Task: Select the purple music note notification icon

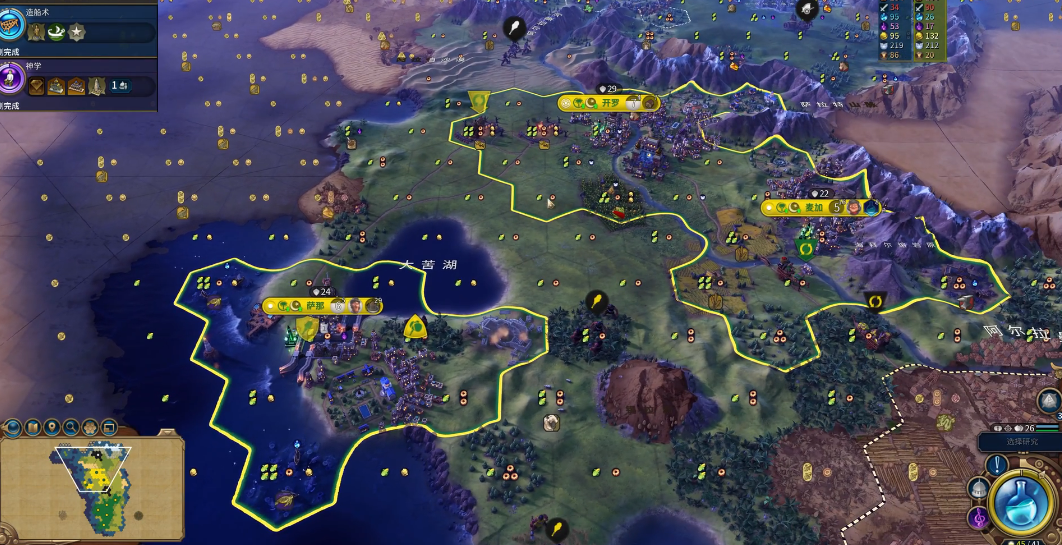Action: click(978, 517)
